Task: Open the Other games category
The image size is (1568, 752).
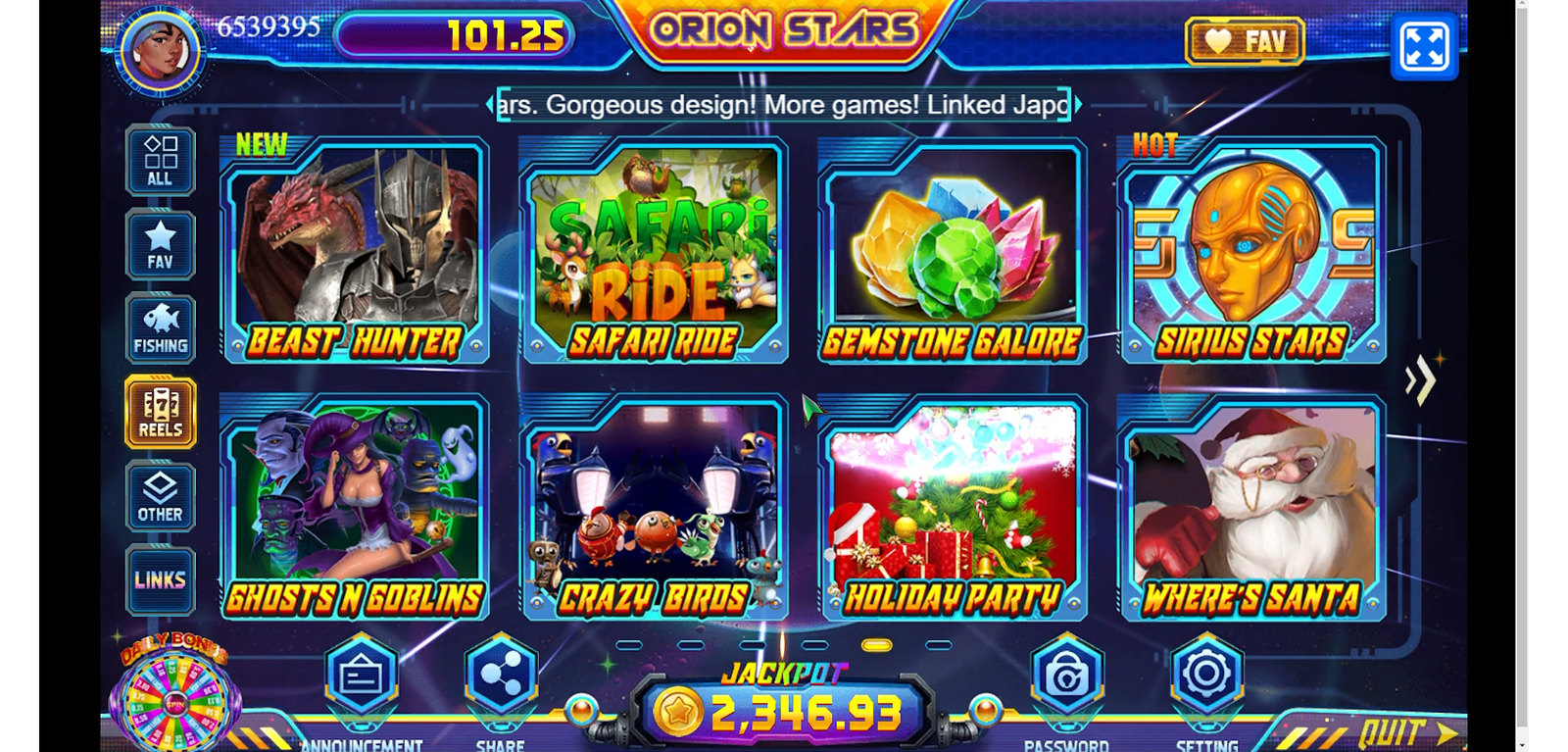Action: click(x=160, y=497)
